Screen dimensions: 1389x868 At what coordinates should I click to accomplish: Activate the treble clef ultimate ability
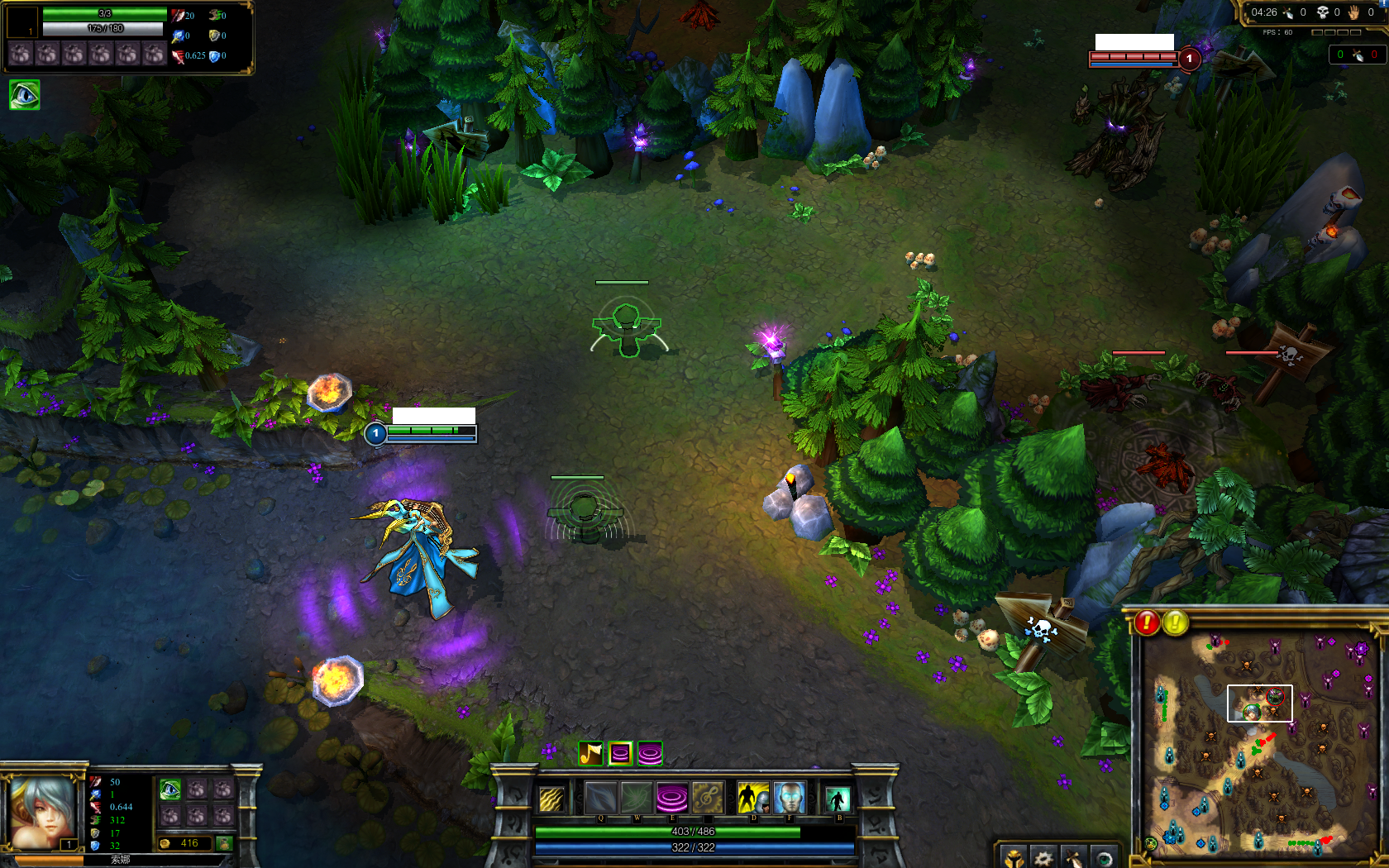[707, 799]
